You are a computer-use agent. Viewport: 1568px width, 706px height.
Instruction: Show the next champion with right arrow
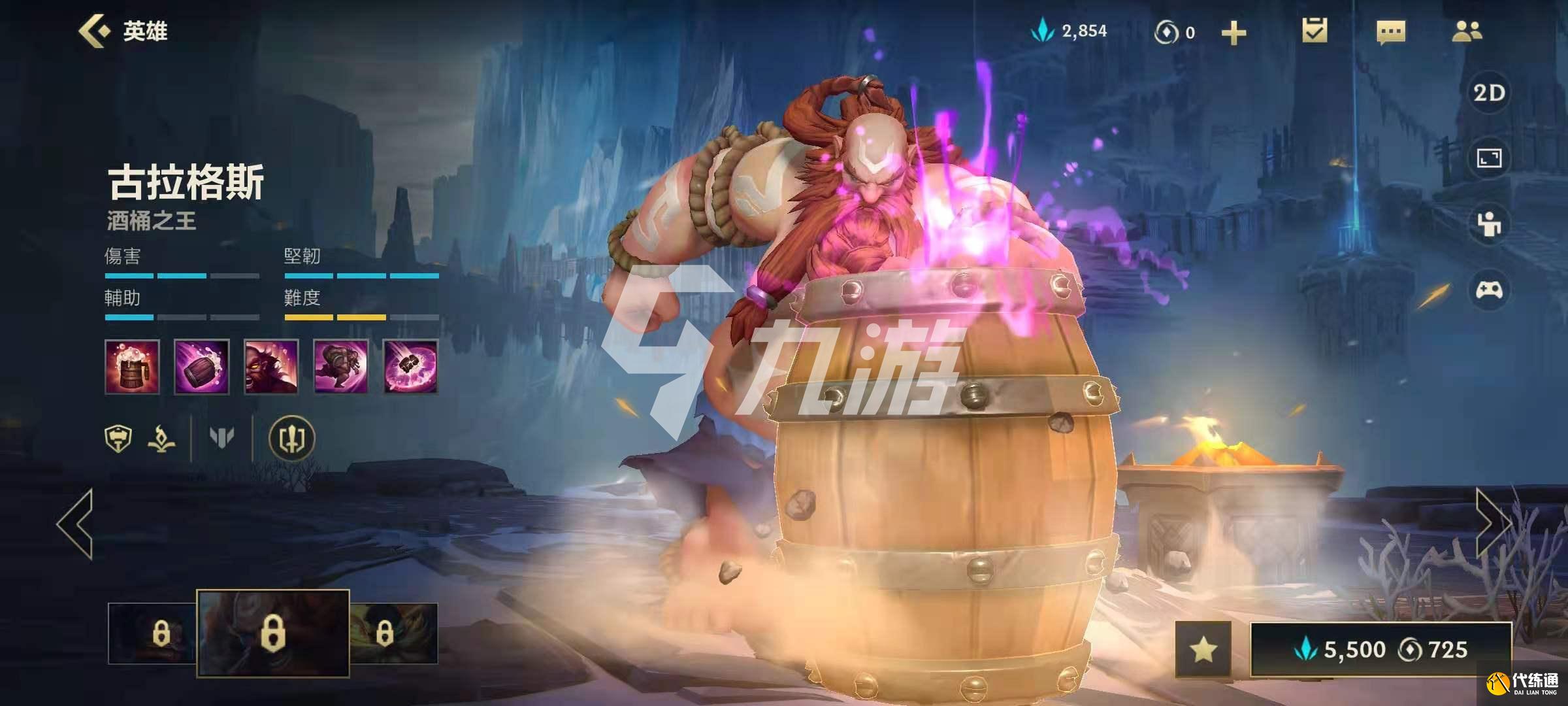coord(1492,524)
